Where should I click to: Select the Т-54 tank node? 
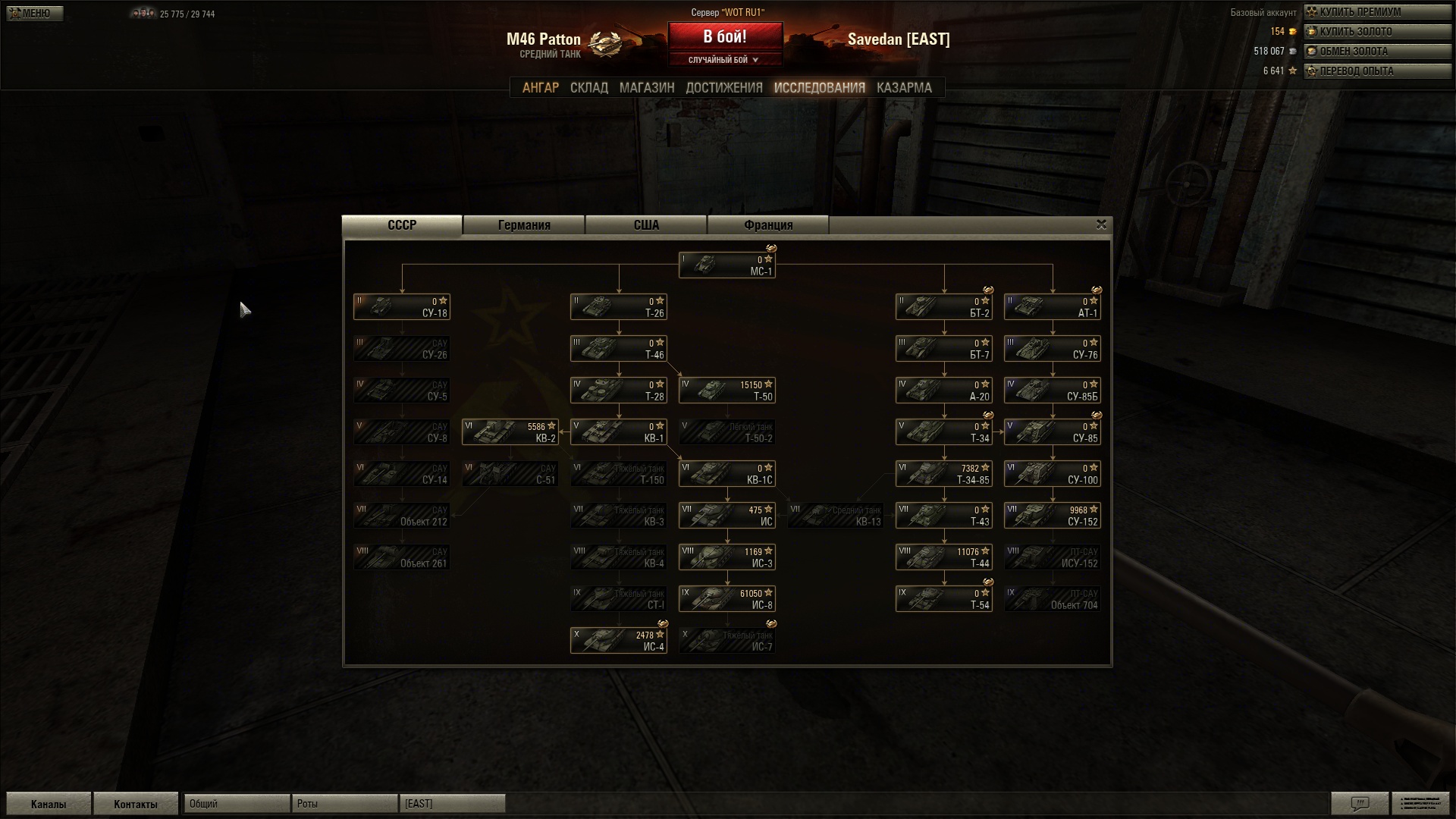click(943, 599)
